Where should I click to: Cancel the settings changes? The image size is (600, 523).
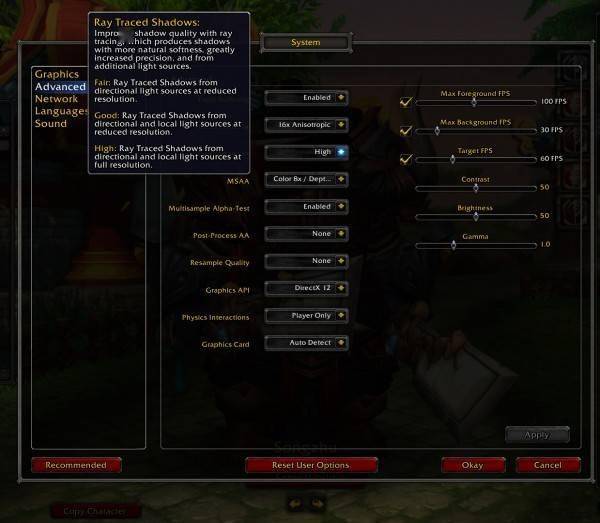[547, 465]
